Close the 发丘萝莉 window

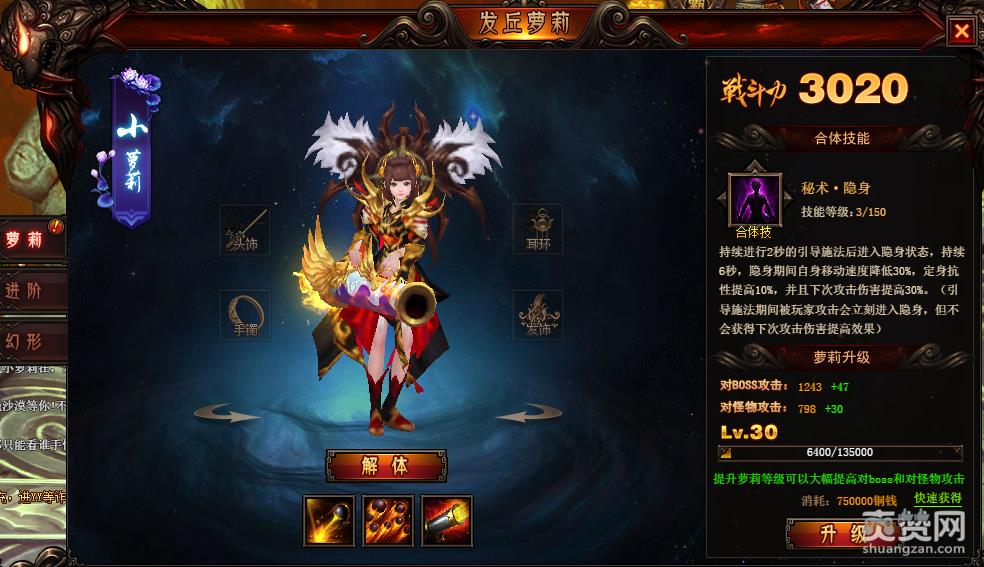point(961,31)
